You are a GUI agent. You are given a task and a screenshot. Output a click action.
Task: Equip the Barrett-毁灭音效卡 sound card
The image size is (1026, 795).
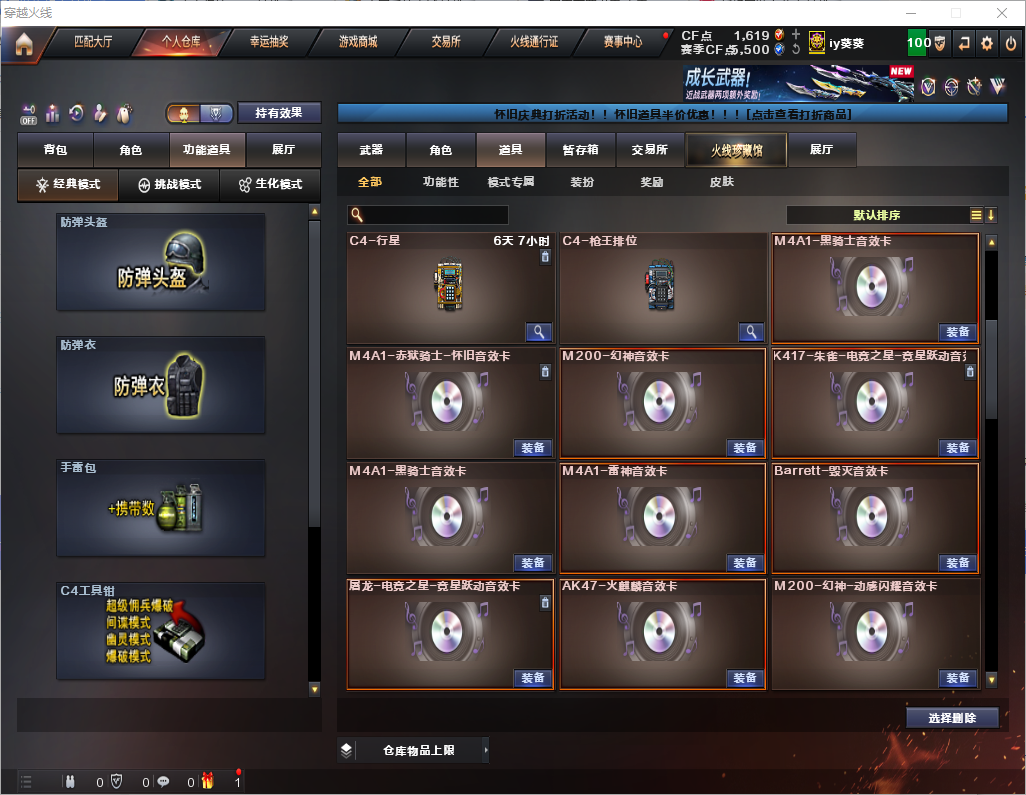click(957, 563)
